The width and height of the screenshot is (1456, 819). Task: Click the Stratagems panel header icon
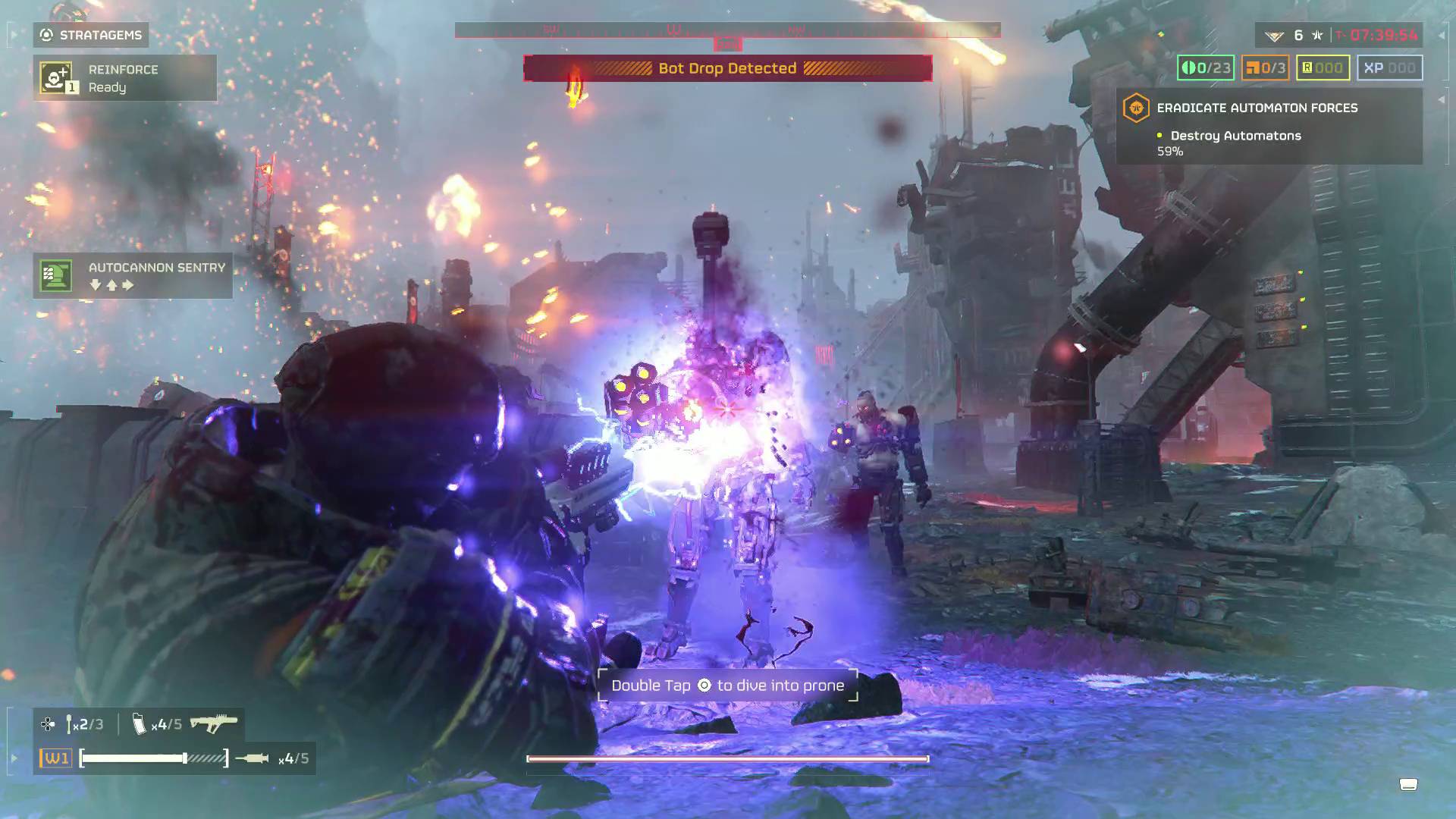click(47, 35)
